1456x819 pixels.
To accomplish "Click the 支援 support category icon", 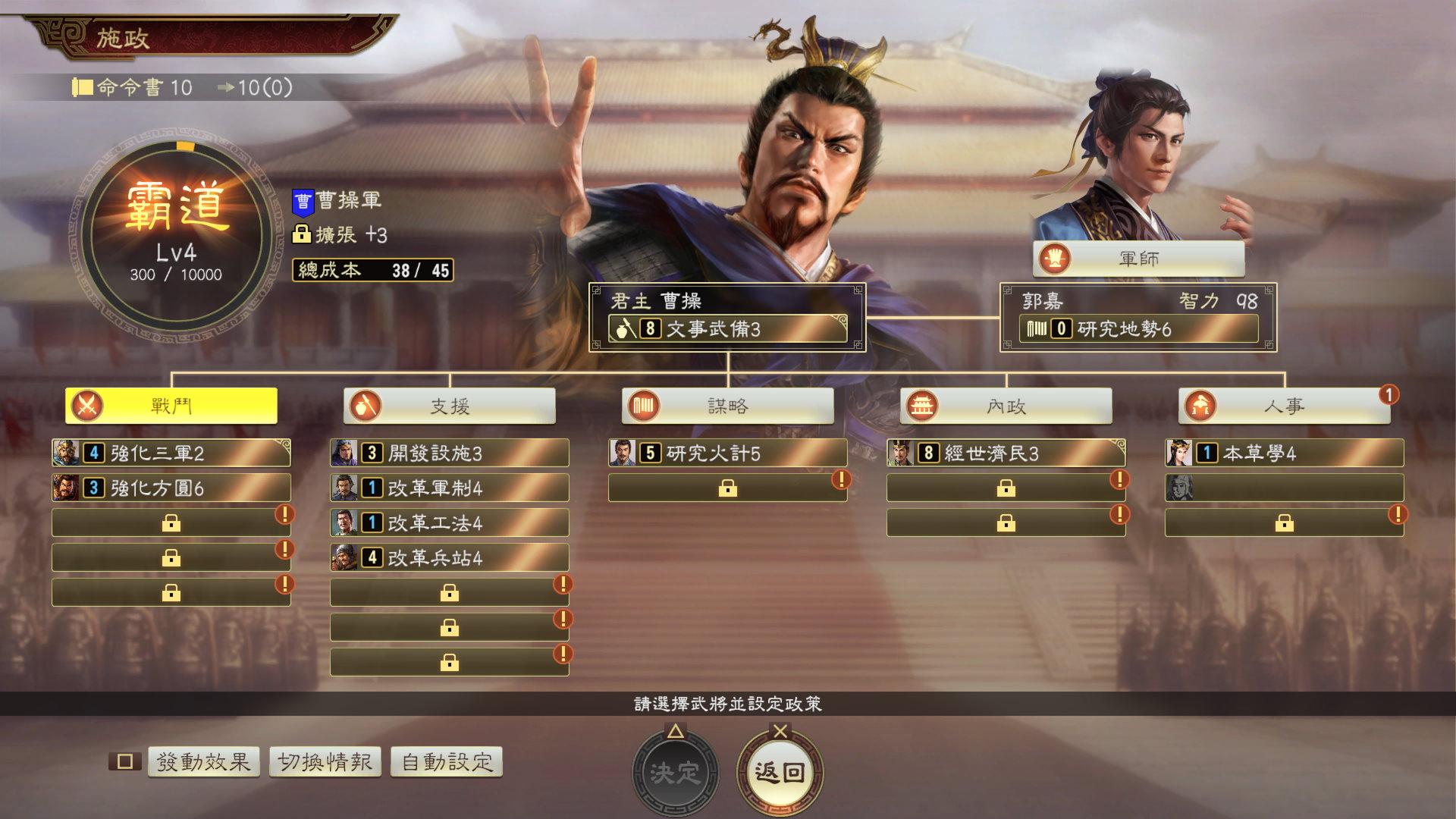I will (364, 406).
